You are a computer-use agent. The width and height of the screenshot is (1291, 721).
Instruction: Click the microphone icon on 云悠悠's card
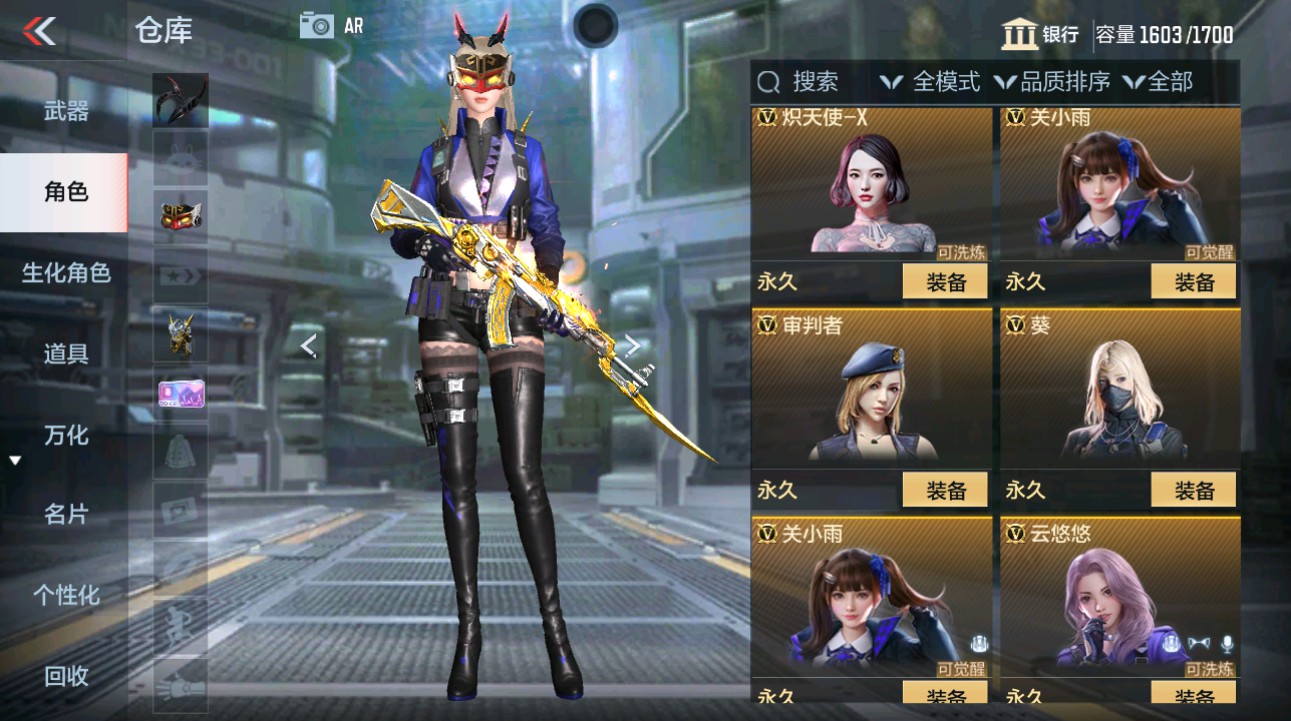click(x=1228, y=646)
